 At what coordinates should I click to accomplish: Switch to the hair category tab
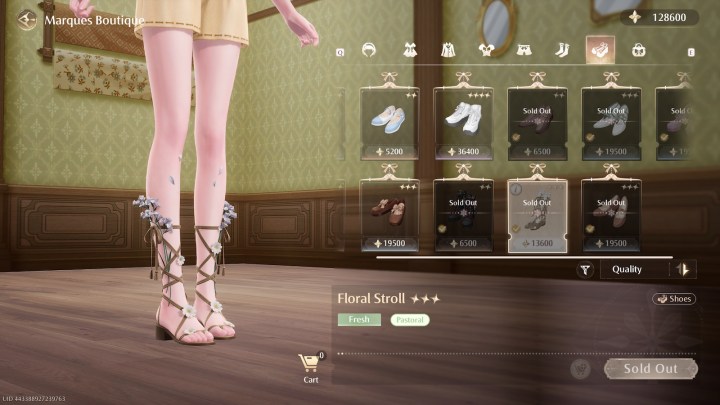[369, 49]
